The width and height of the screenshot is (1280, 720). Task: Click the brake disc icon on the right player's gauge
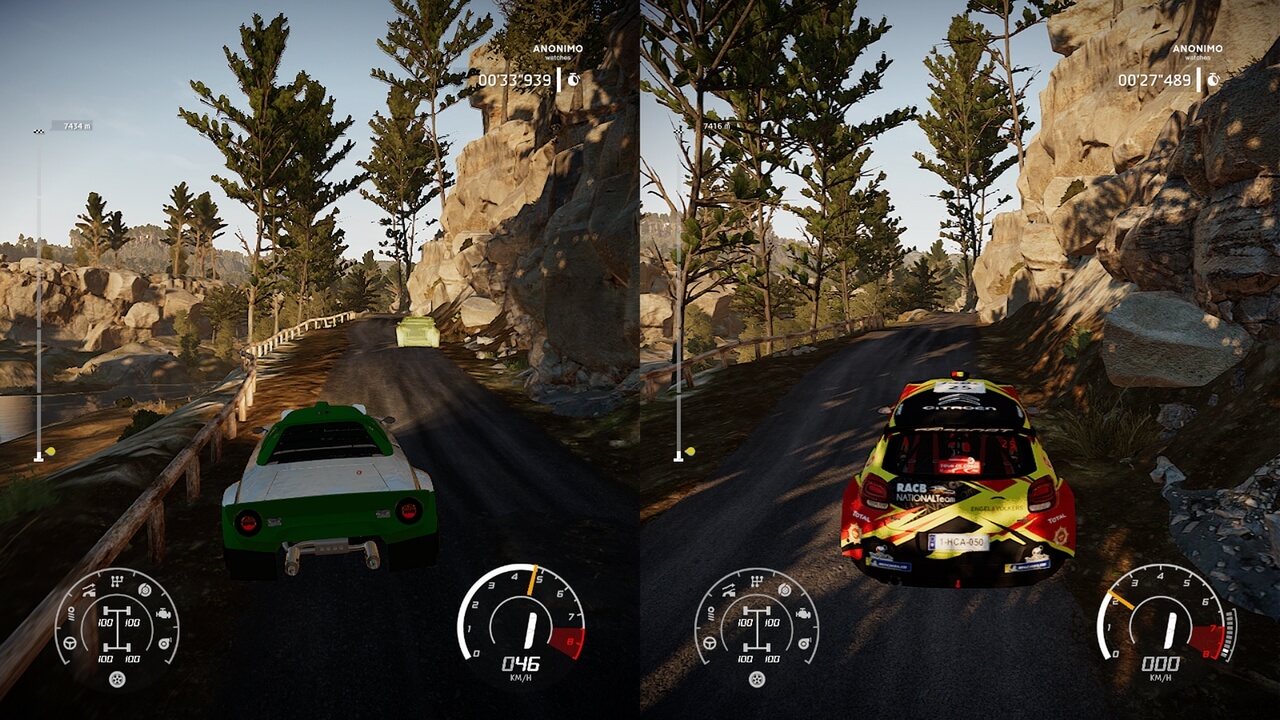[784, 589]
